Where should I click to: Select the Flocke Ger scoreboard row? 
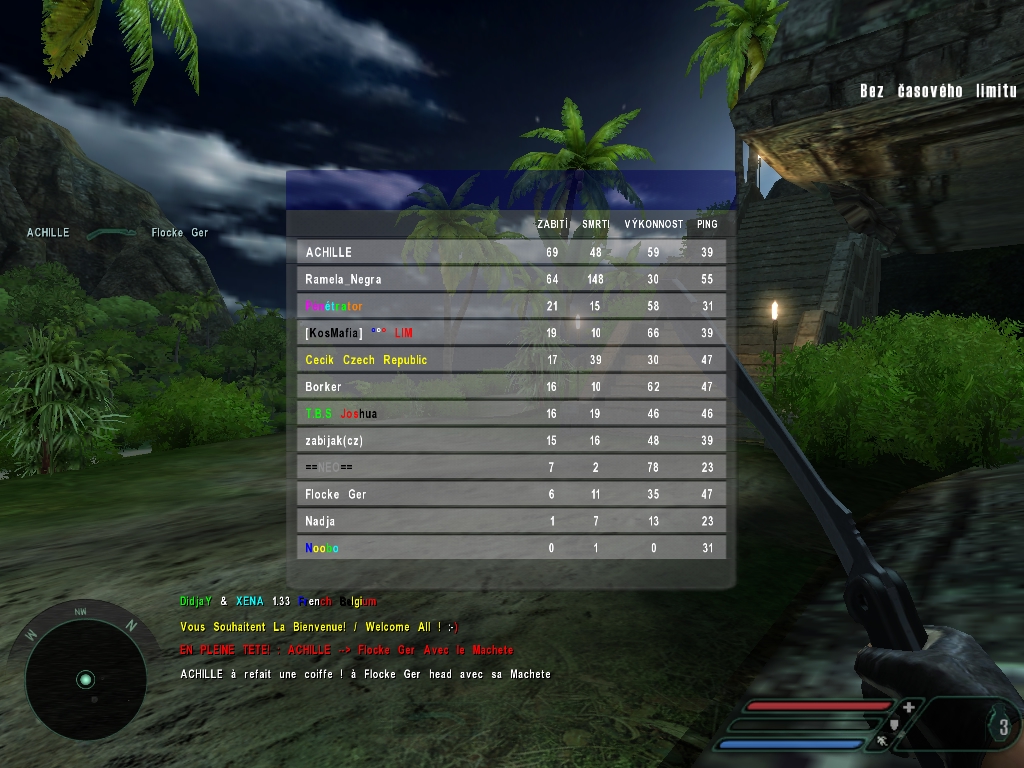[x=510, y=494]
